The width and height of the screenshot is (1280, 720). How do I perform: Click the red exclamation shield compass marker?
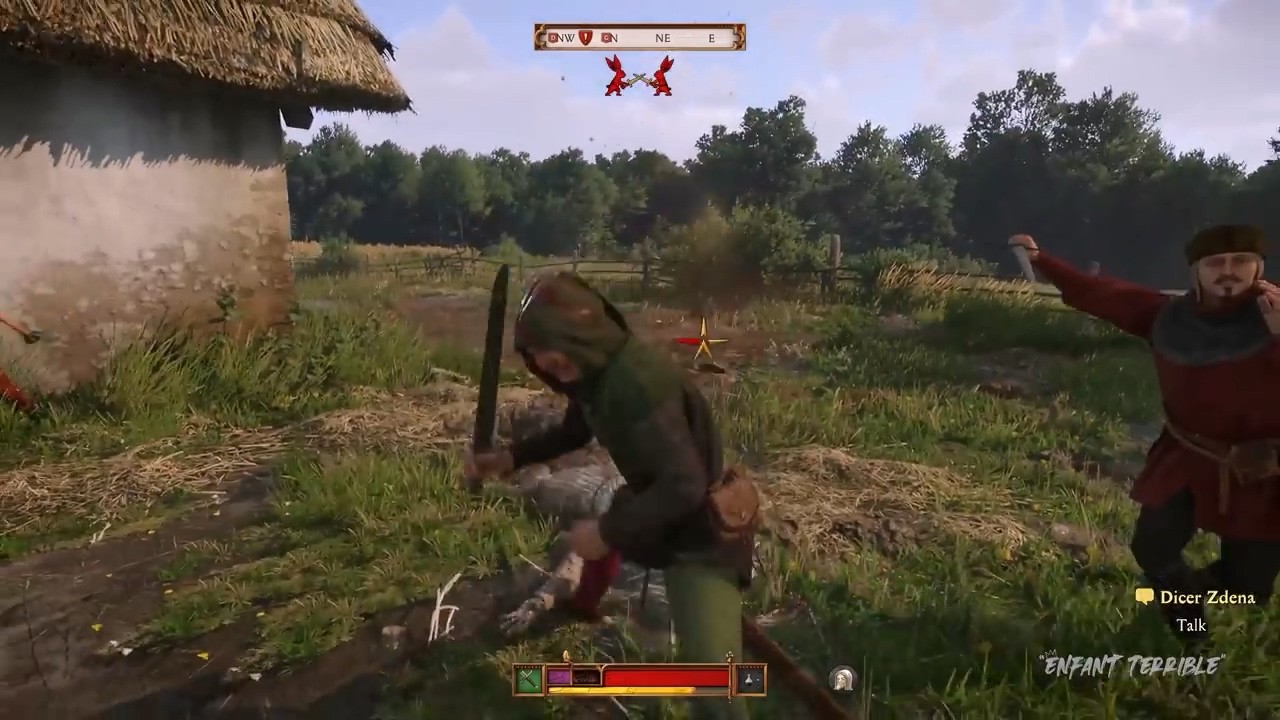(585, 38)
